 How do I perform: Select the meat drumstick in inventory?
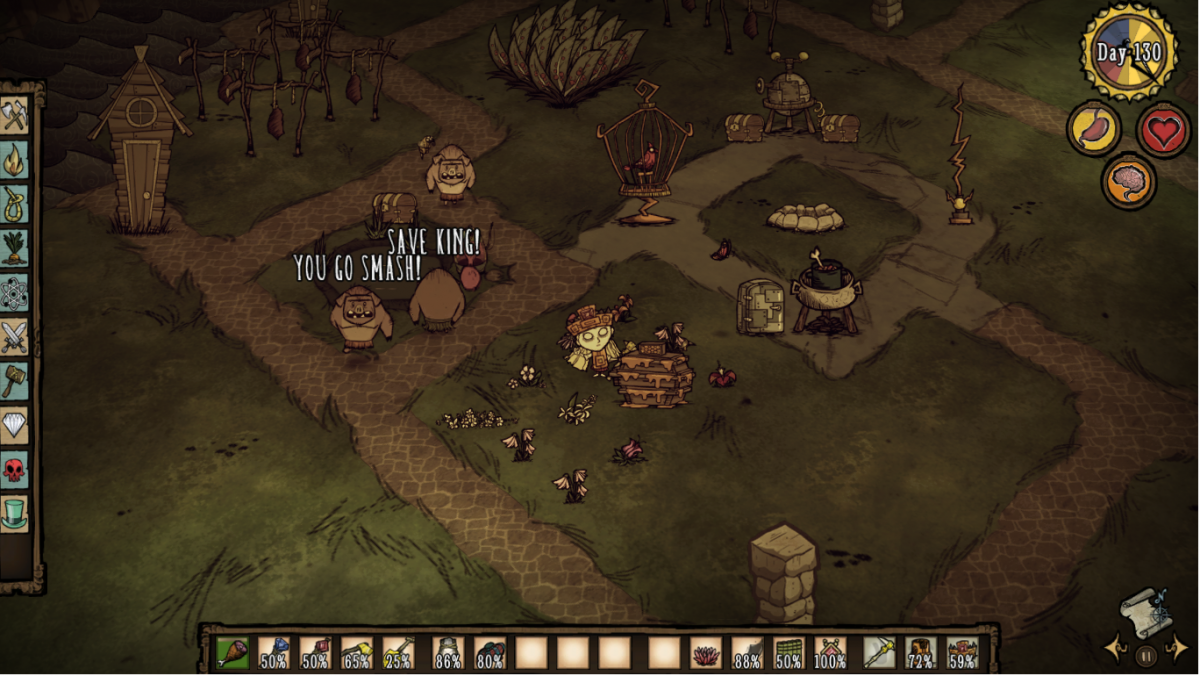[x=233, y=653]
